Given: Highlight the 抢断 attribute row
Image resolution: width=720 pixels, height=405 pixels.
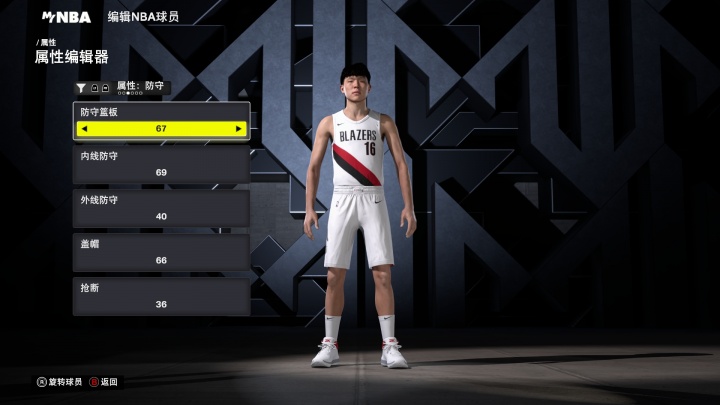Looking at the screenshot, I should point(161,296).
